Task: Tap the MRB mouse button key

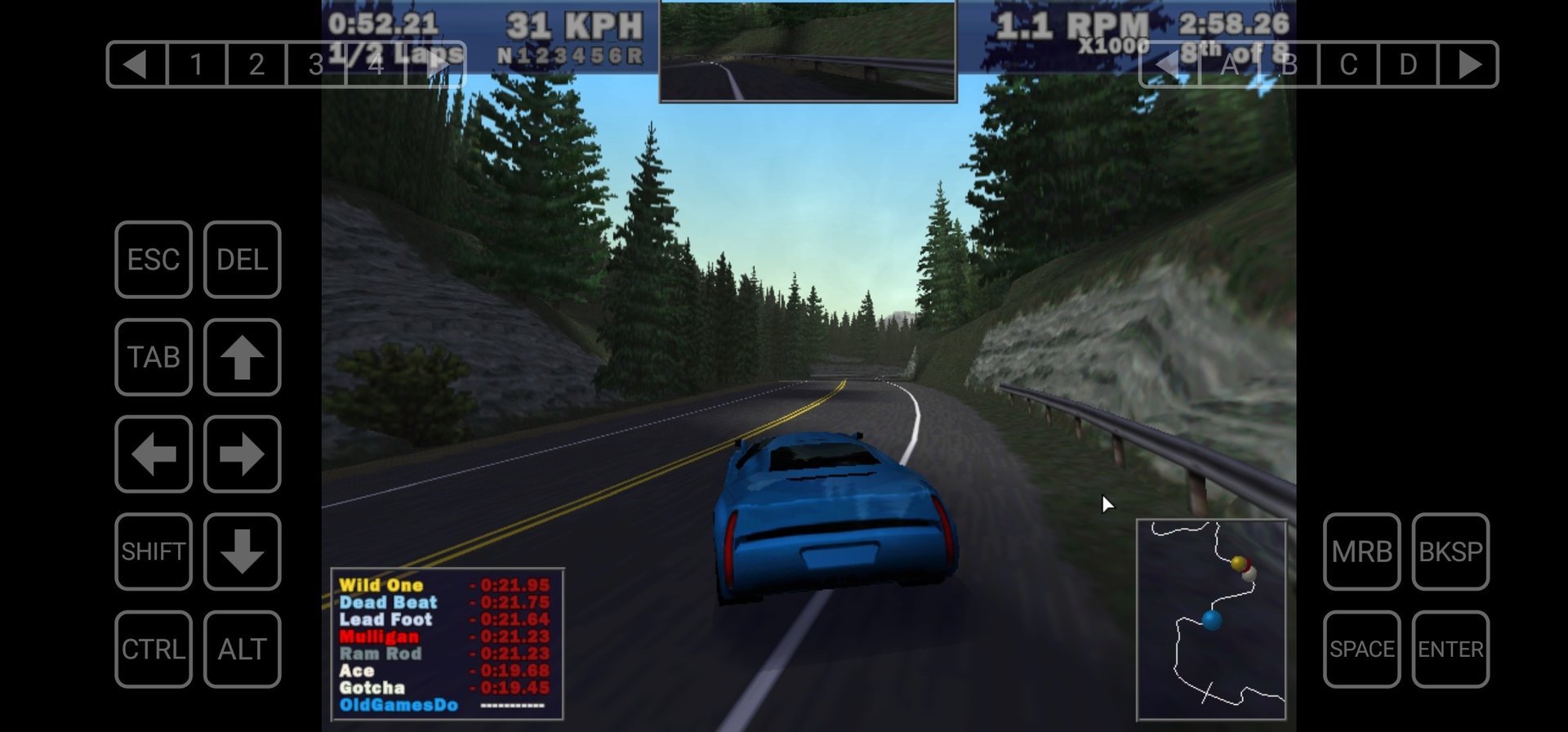Action: click(x=1361, y=551)
